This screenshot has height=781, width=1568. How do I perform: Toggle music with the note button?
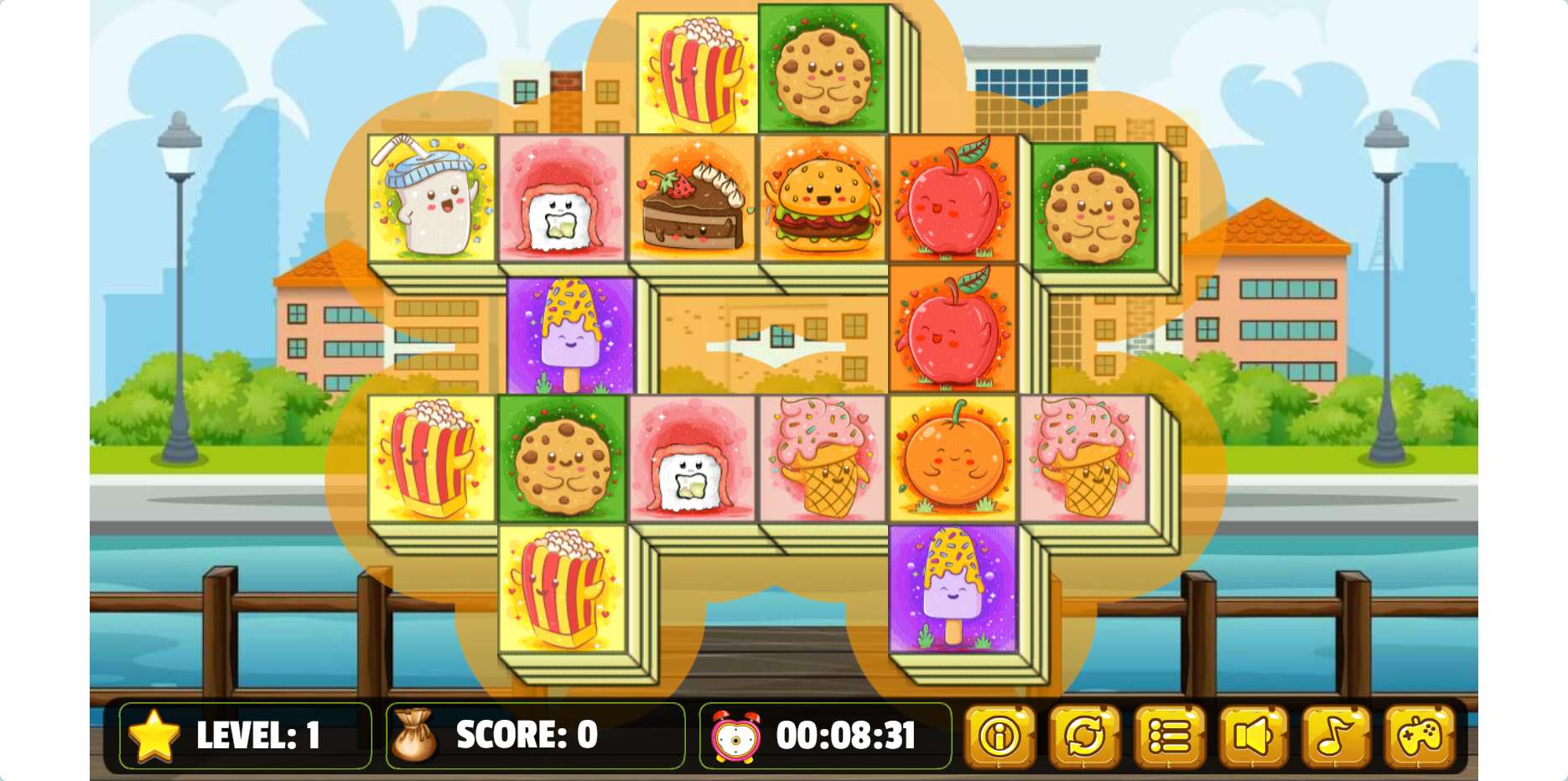(x=1336, y=737)
